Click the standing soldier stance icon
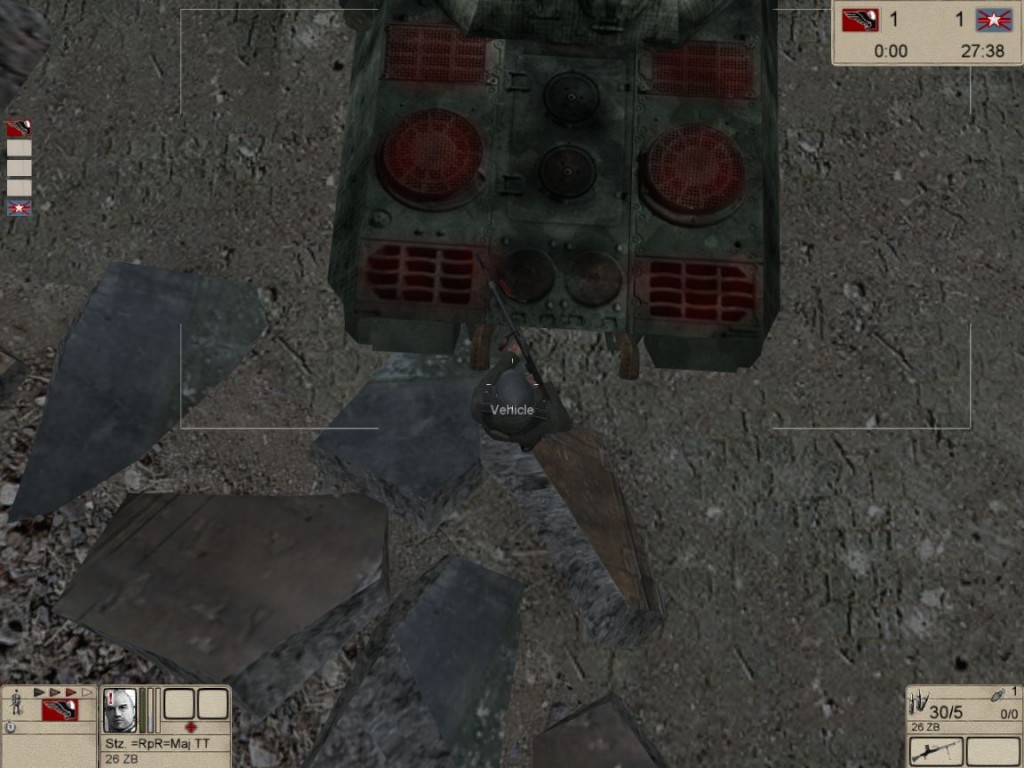 pos(16,704)
